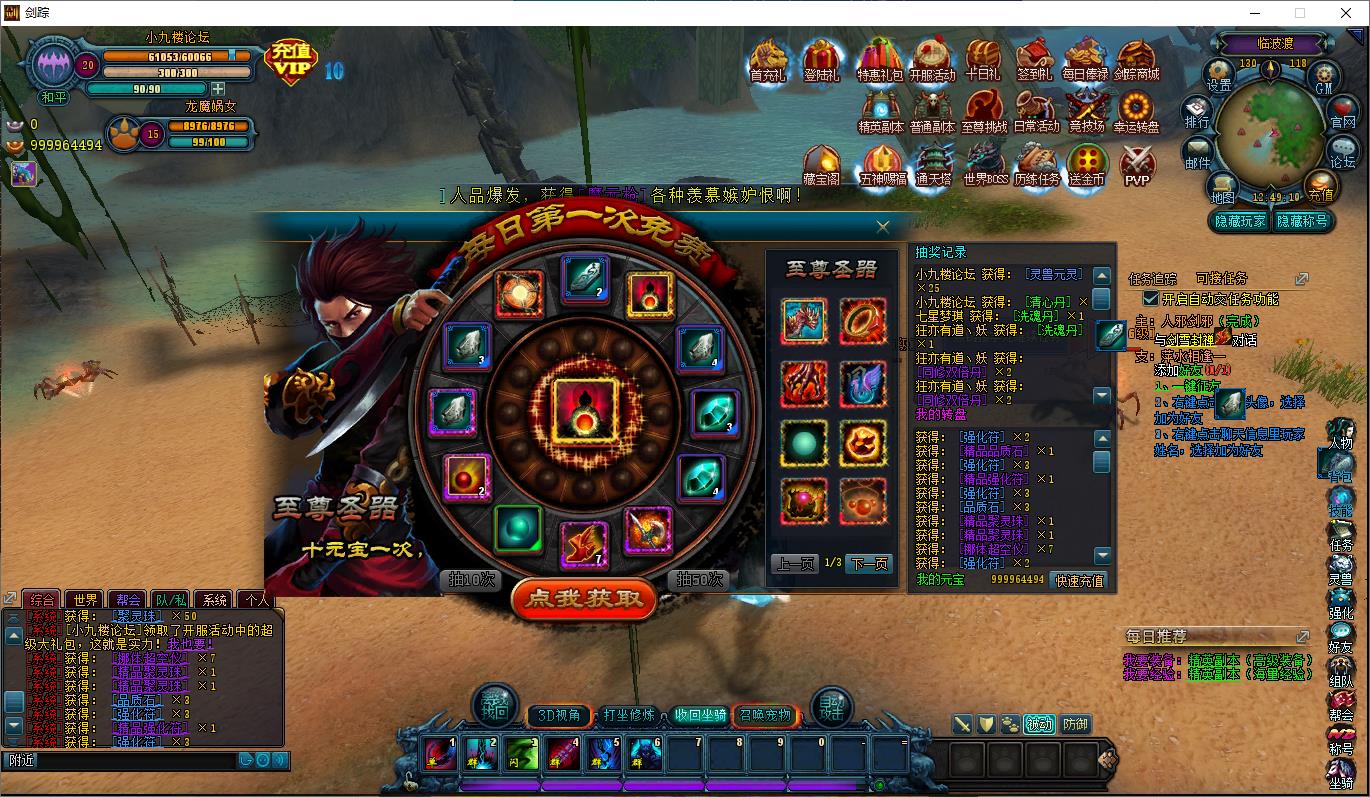Screen dimensions: 1370x797
Task: Expand the 每日推荐 panel arrow
Action: pos(1303,634)
